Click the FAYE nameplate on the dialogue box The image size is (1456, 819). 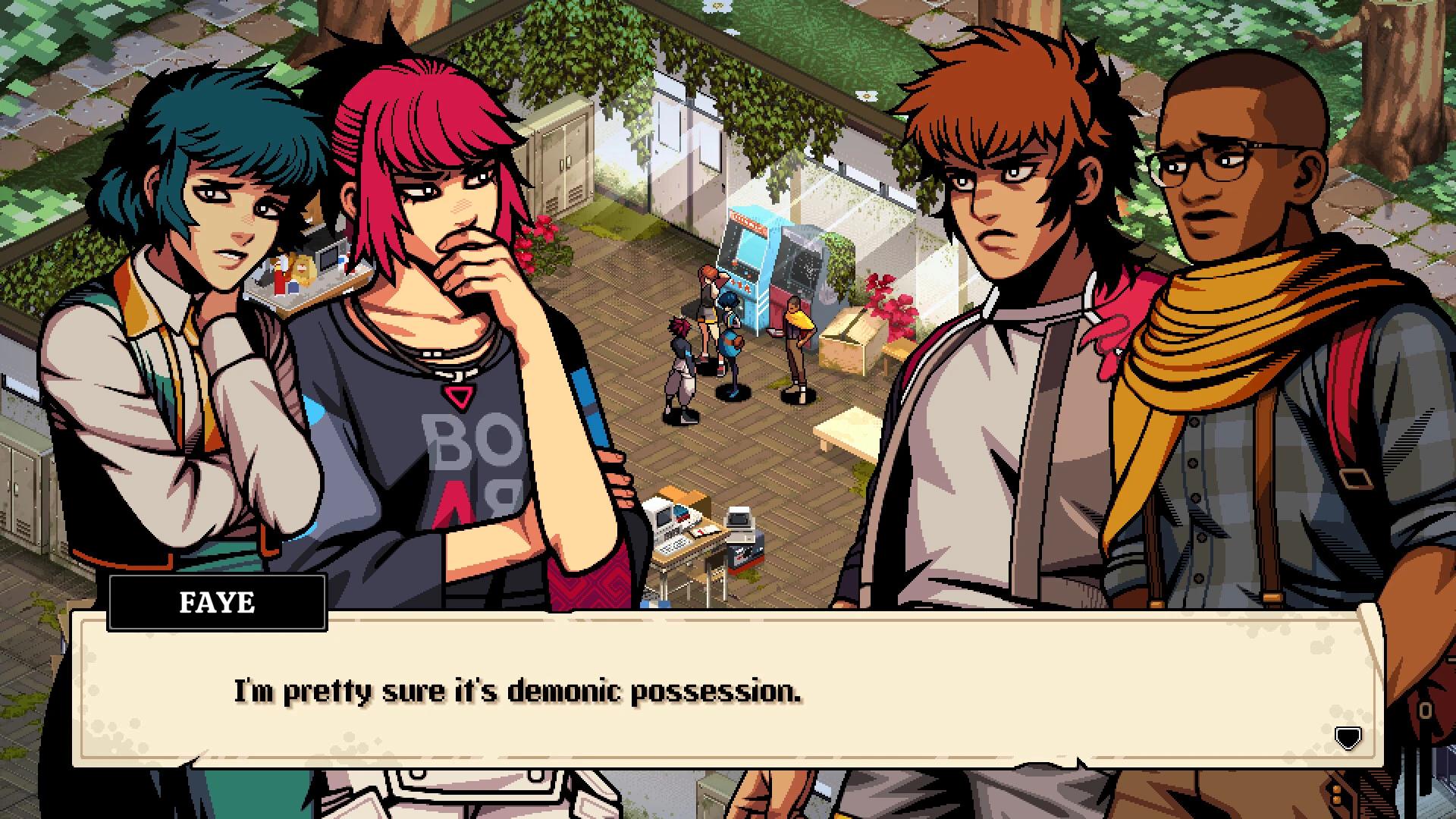tap(218, 603)
